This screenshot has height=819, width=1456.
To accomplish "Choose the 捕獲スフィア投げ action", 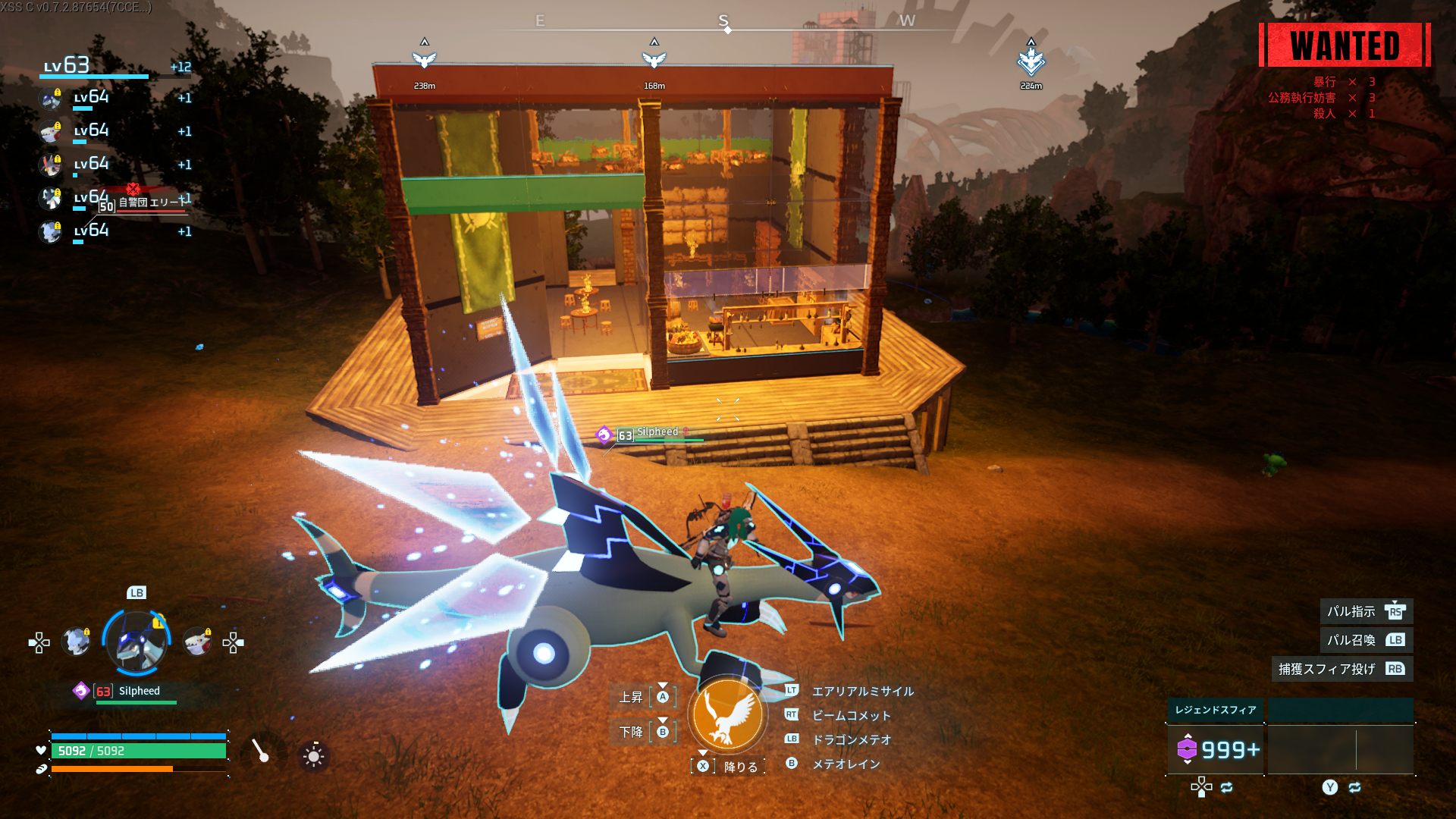I will 1341,669.
